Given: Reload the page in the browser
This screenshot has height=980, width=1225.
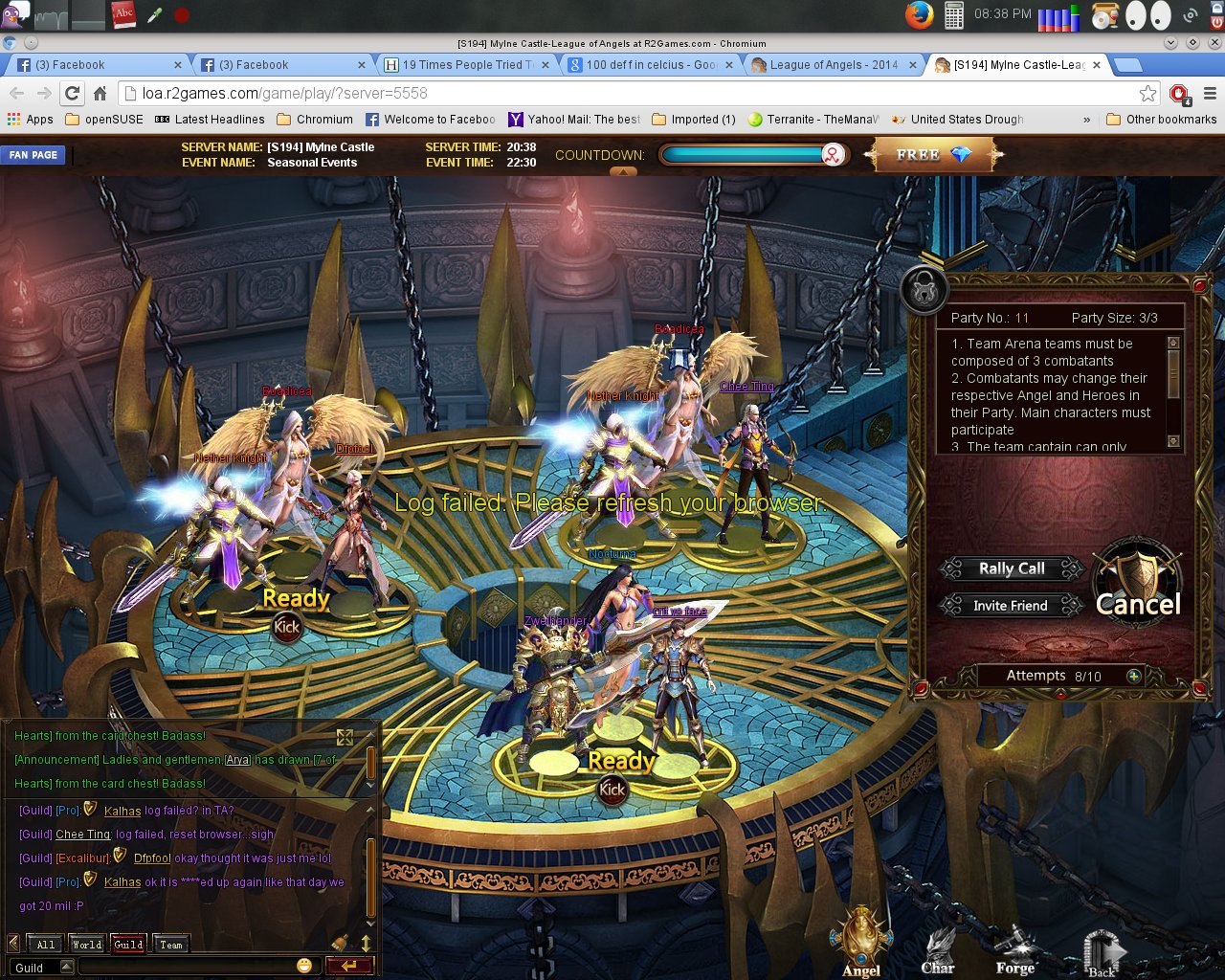Looking at the screenshot, I should (72, 93).
